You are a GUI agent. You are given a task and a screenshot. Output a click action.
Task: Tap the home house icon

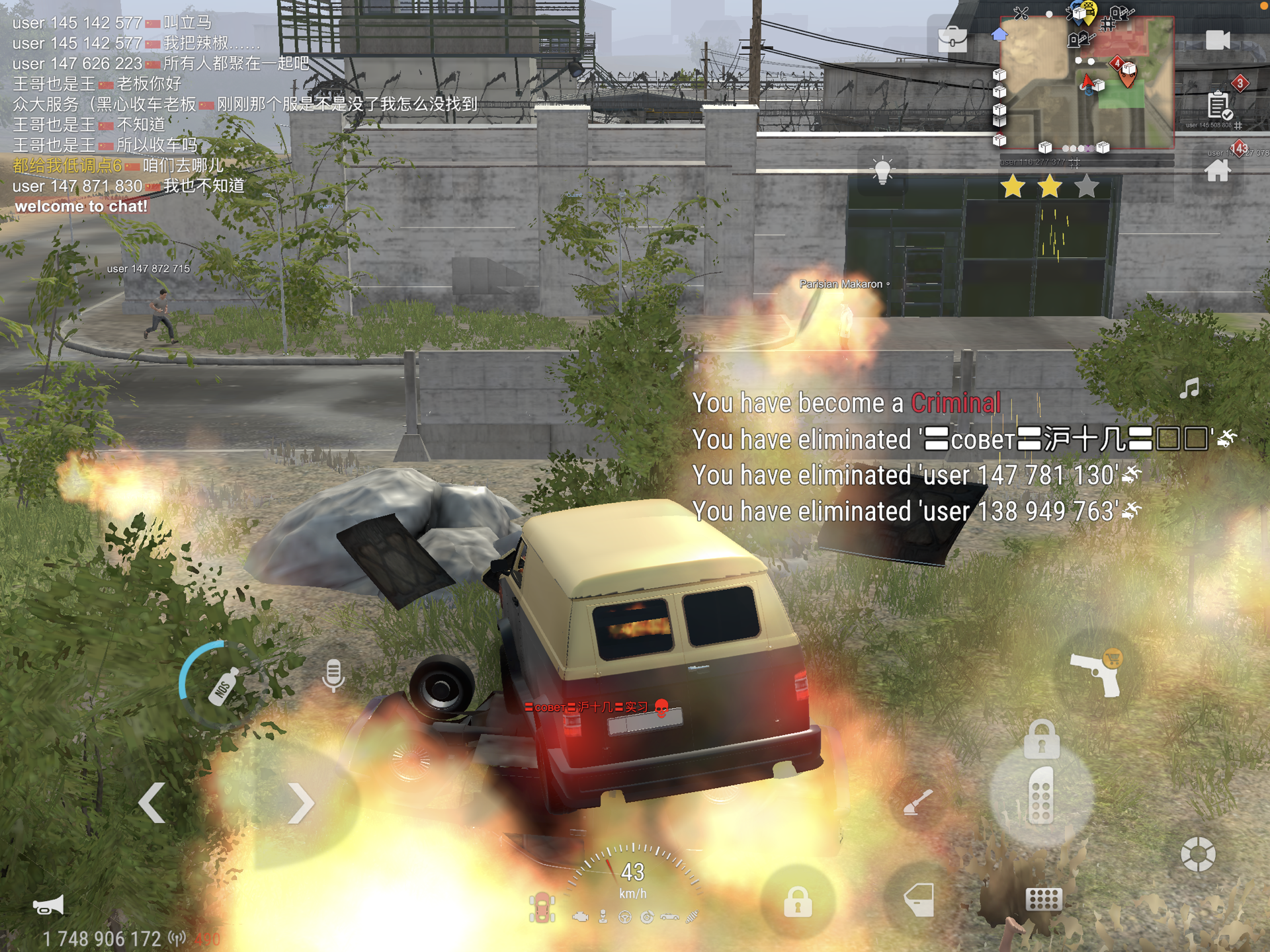[1217, 171]
